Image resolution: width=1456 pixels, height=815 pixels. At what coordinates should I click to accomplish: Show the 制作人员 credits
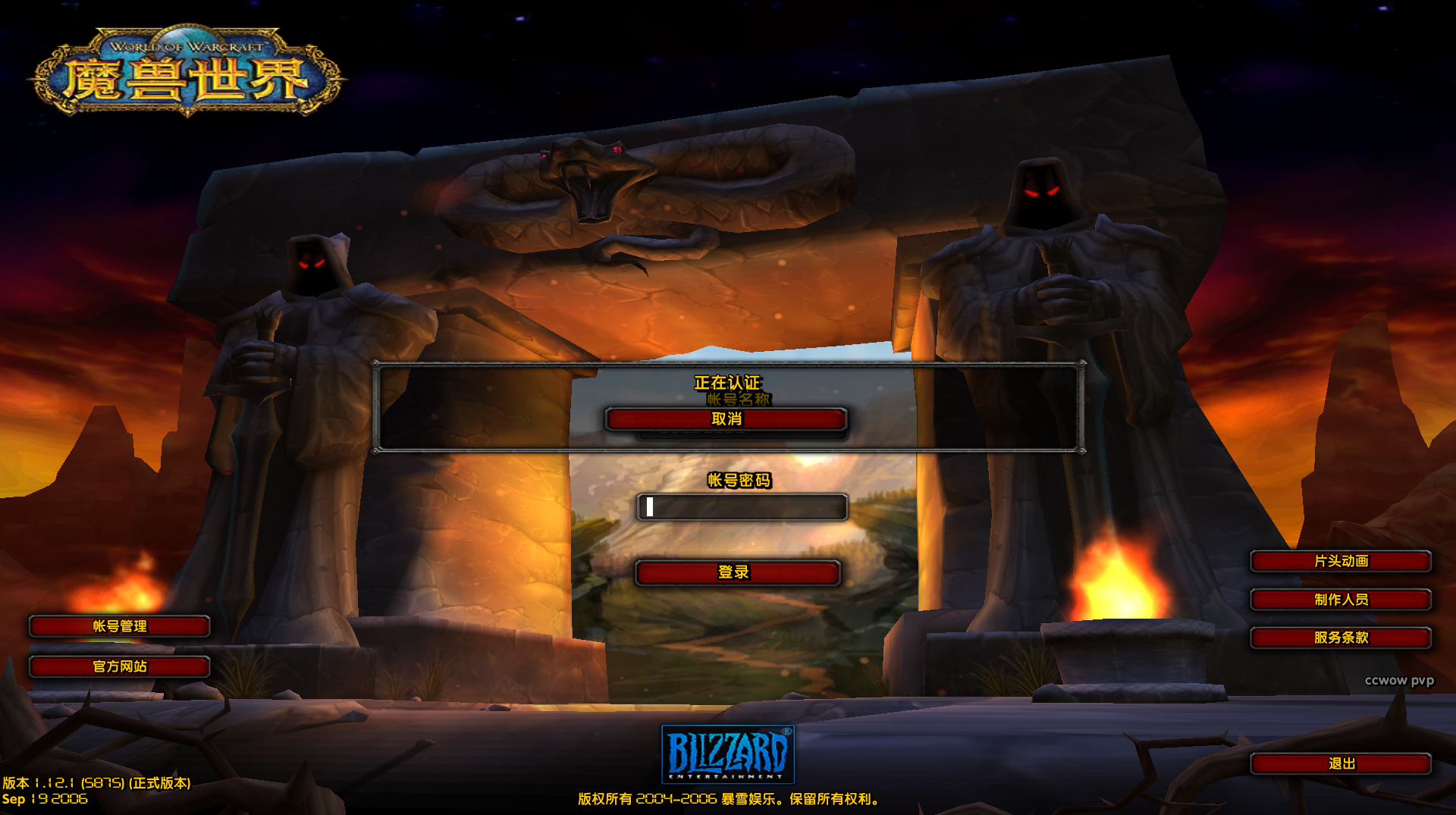click(1340, 600)
